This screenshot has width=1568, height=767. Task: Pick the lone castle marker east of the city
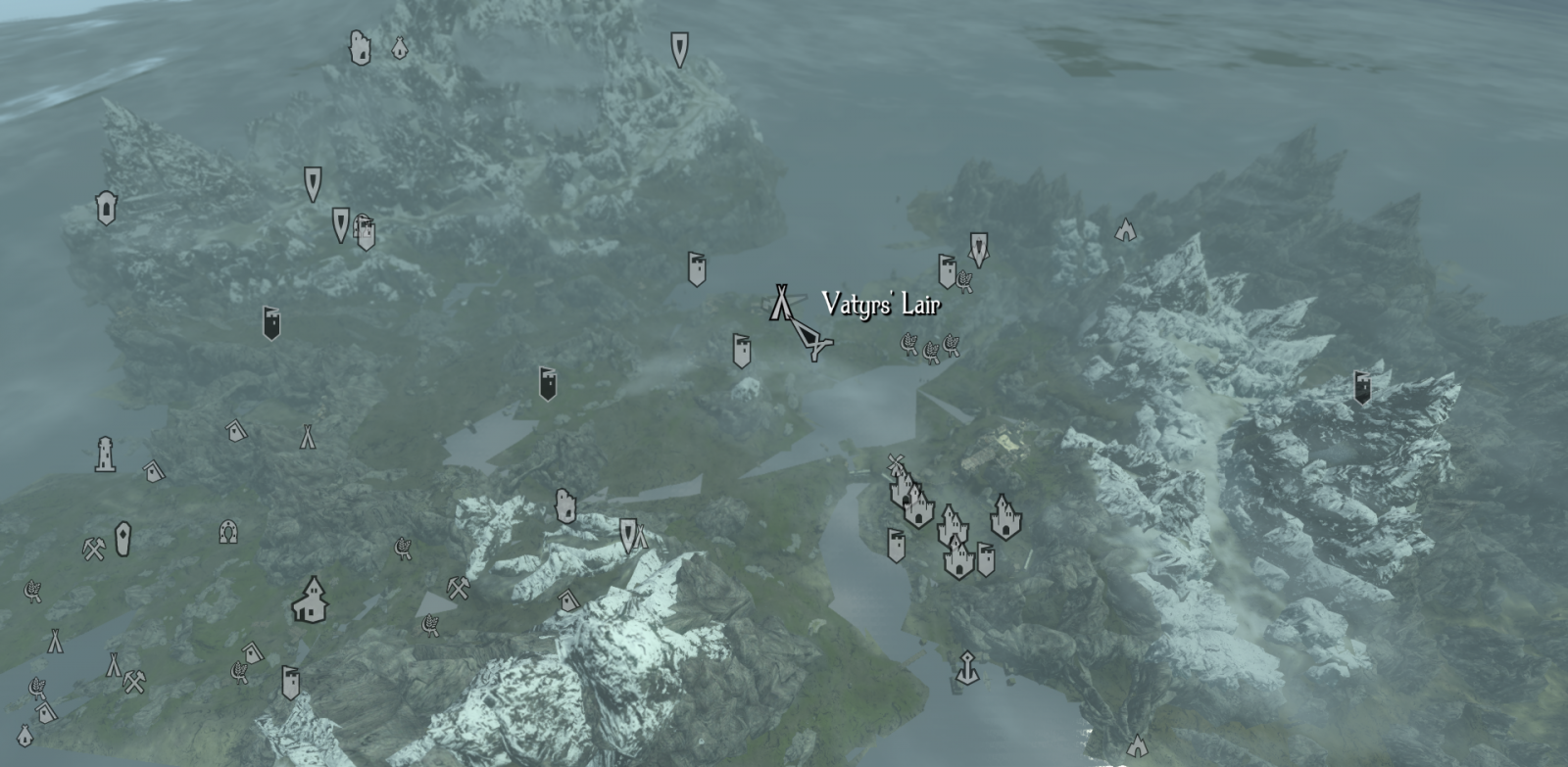click(x=1003, y=516)
